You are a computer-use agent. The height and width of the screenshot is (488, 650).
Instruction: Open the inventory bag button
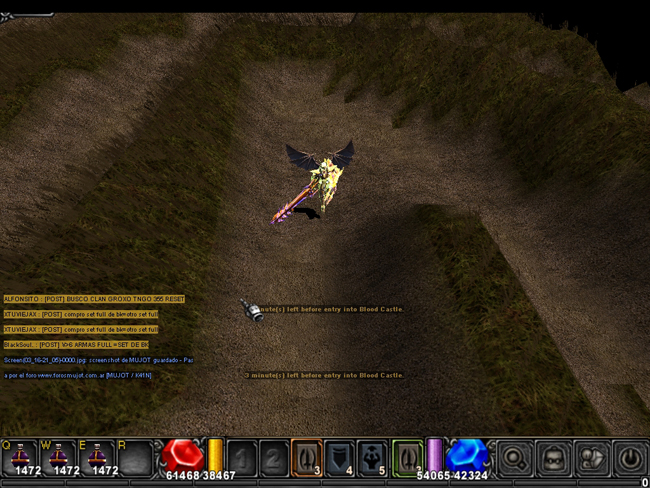click(x=554, y=458)
